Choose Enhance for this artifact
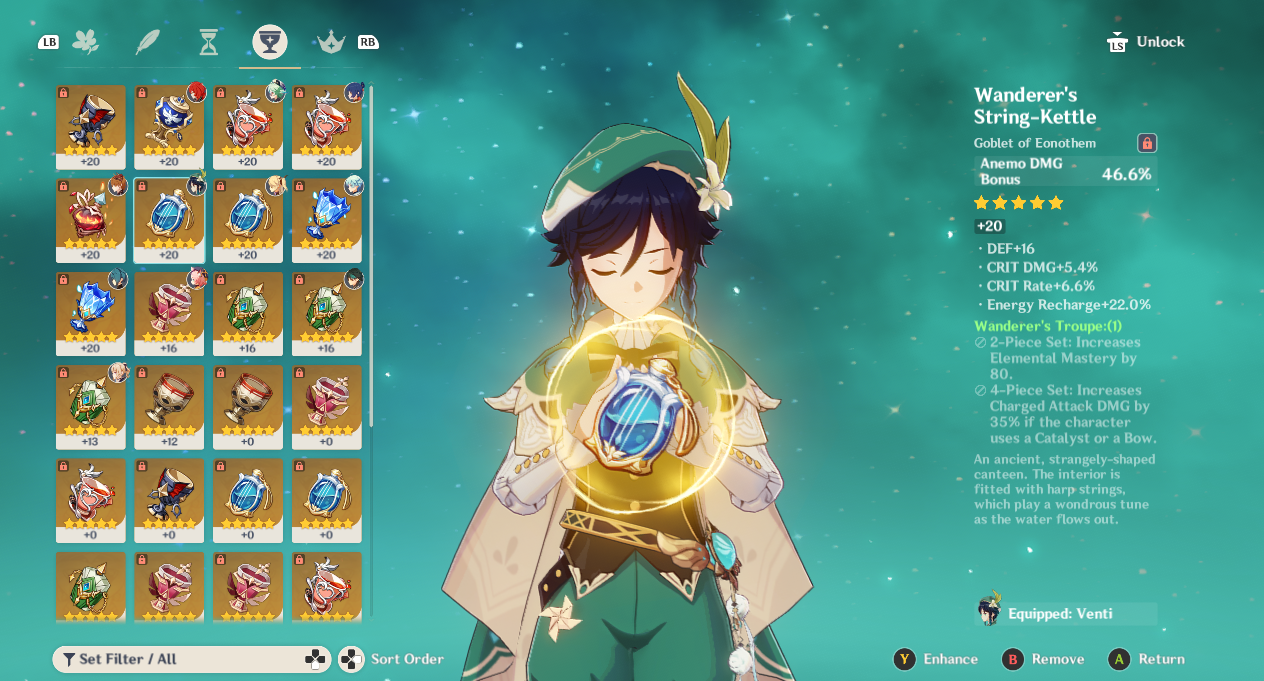 point(936,659)
